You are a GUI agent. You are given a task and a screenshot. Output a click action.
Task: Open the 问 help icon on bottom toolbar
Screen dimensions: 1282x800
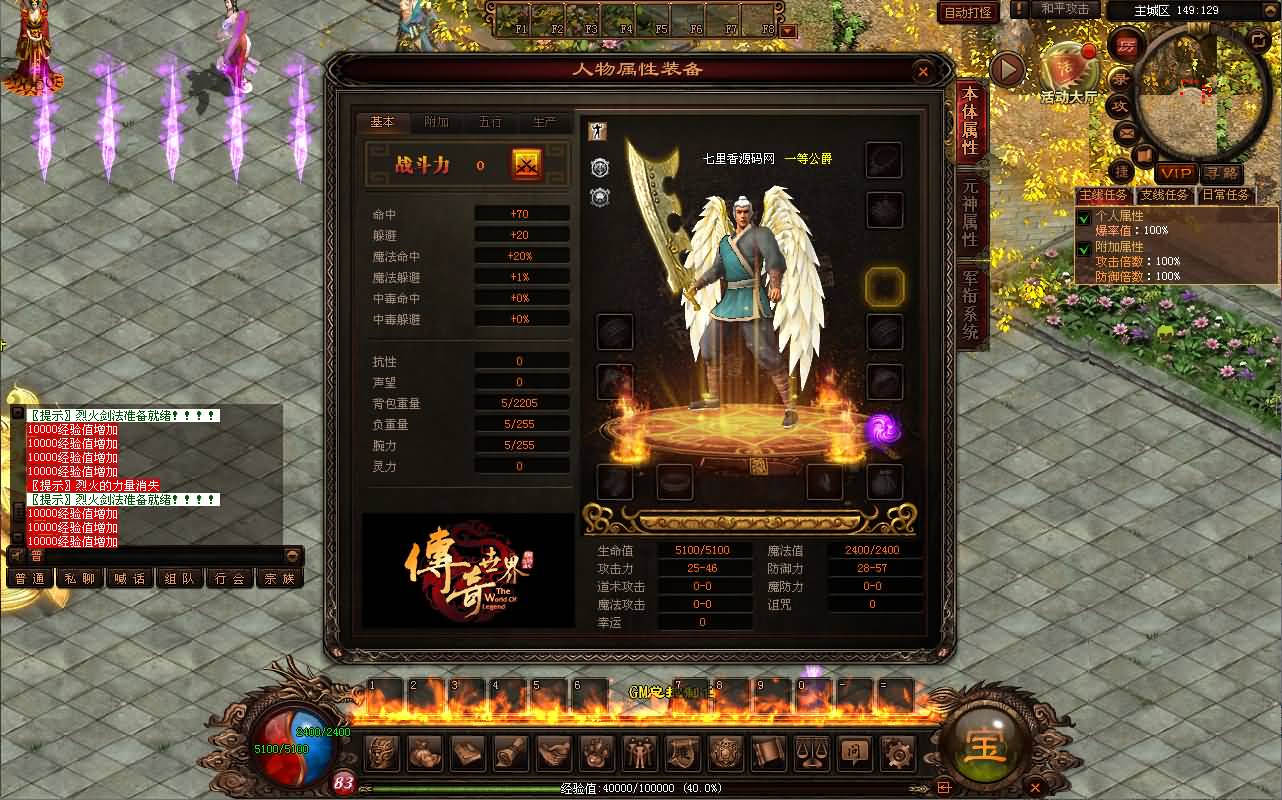pyautogui.click(x=853, y=752)
